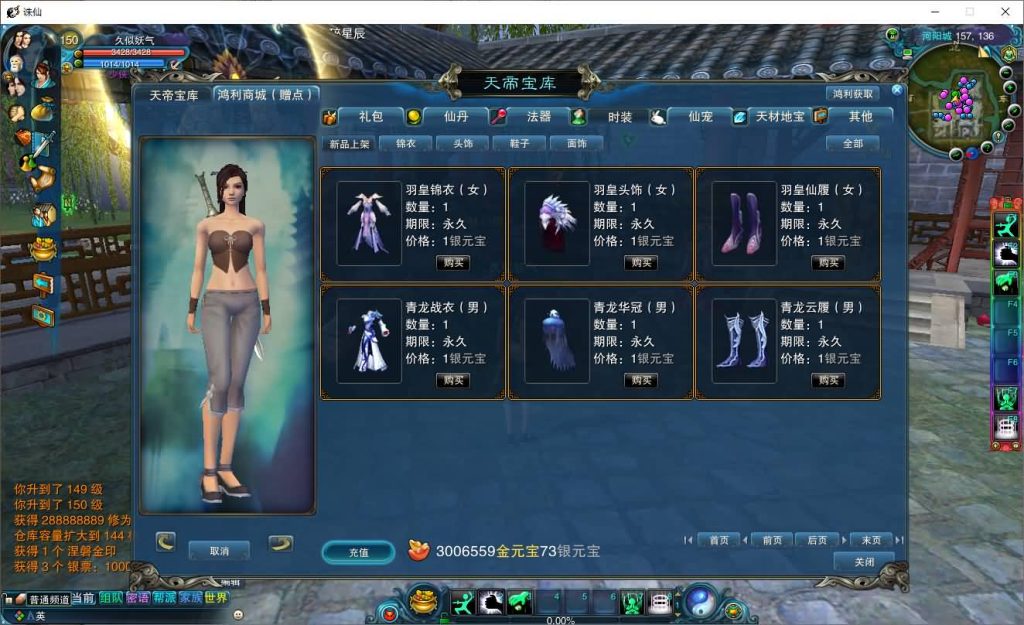This screenshot has width=1024, height=625.
Task: Go to the 后页 next page
Action: click(x=817, y=540)
